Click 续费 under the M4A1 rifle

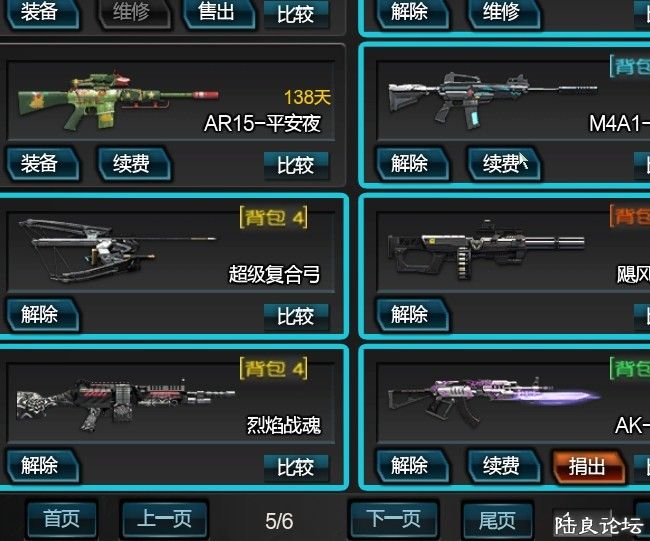point(502,164)
